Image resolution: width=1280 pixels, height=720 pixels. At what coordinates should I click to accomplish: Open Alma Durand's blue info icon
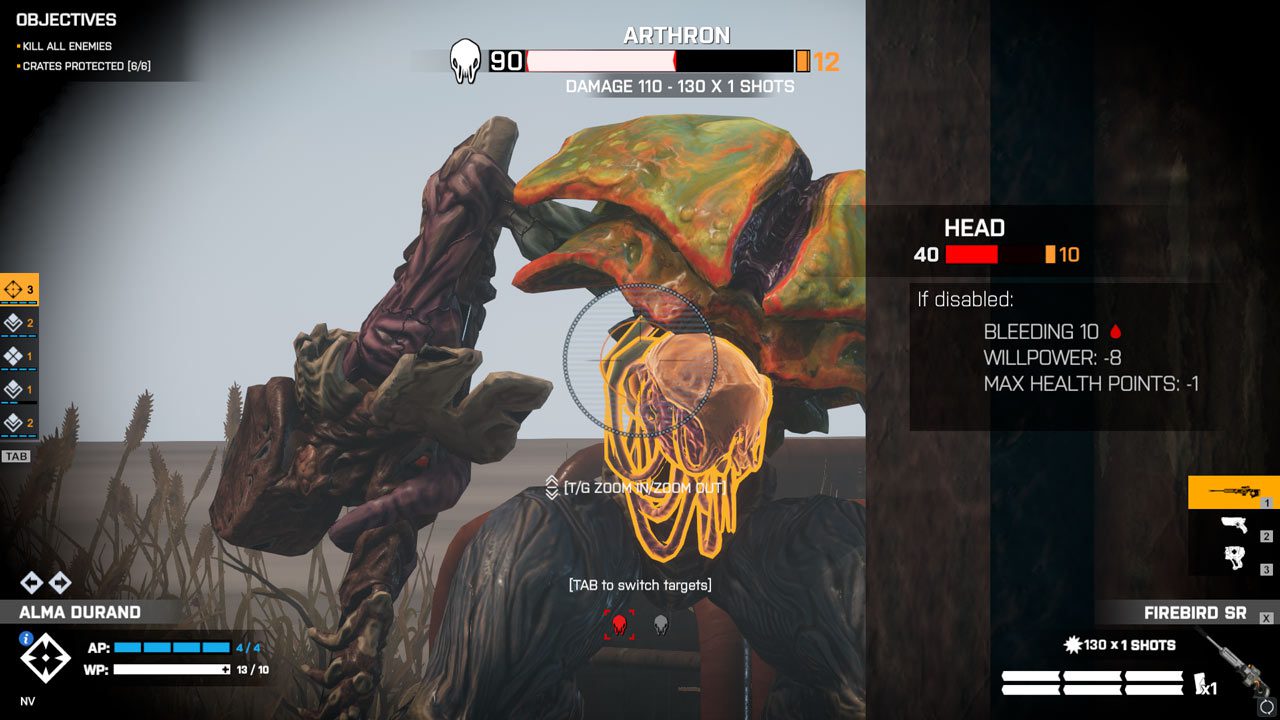pos(26,638)
